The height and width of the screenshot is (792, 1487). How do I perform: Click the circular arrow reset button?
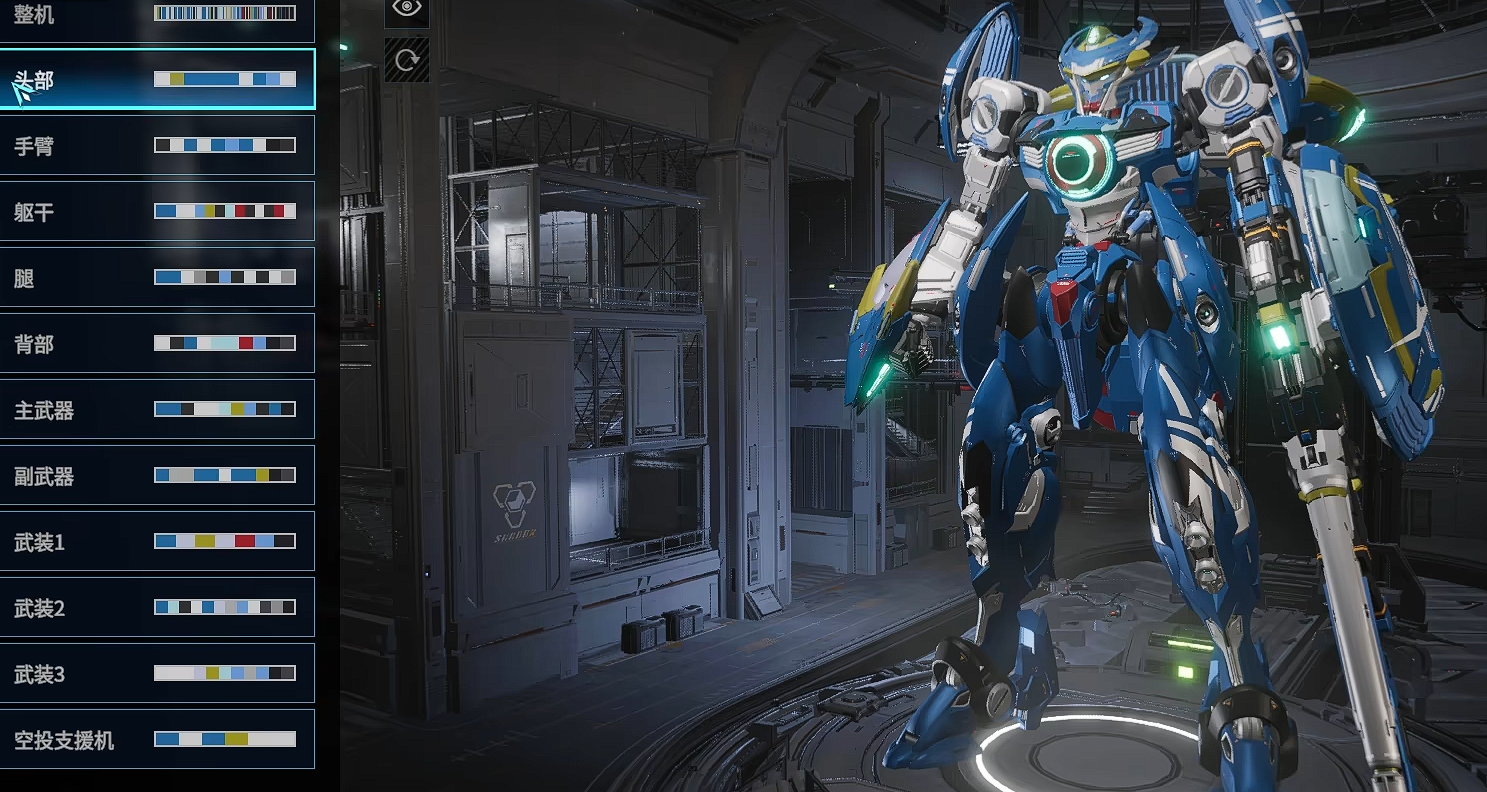pyautogui.click(x=407, y=60)
